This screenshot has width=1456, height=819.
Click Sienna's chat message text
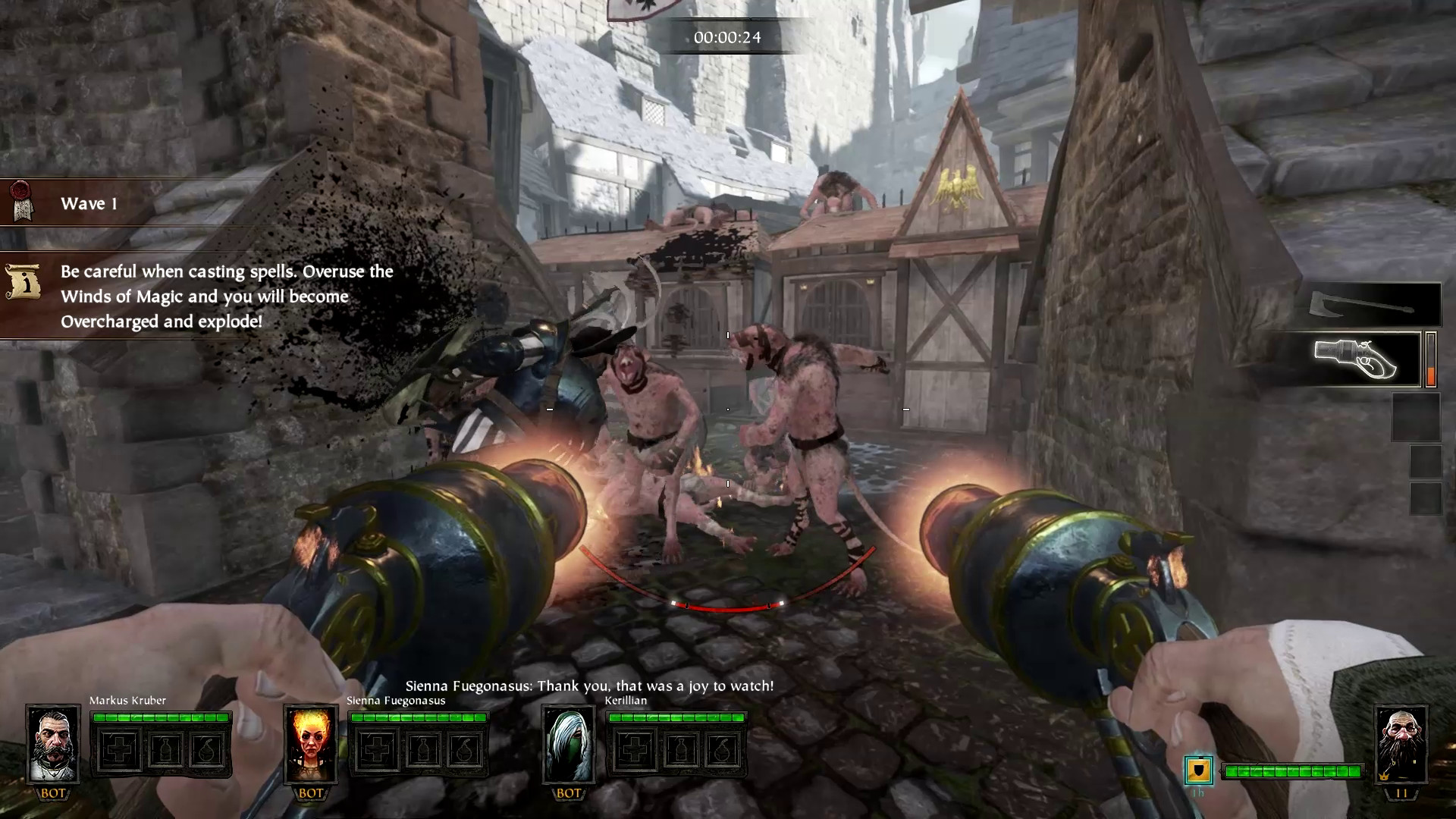[588, 685]
